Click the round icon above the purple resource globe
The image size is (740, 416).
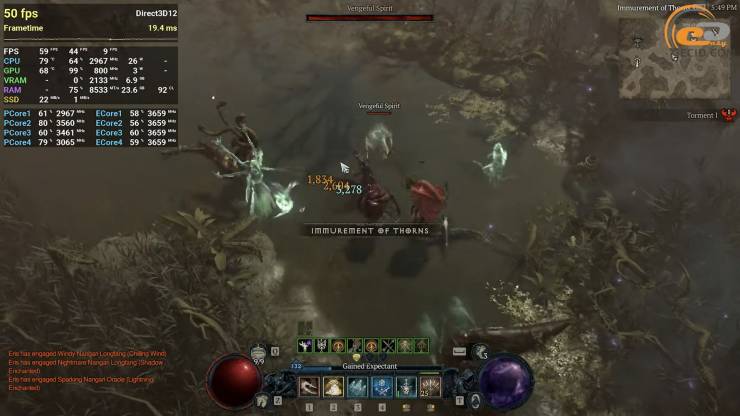point(481,352)
